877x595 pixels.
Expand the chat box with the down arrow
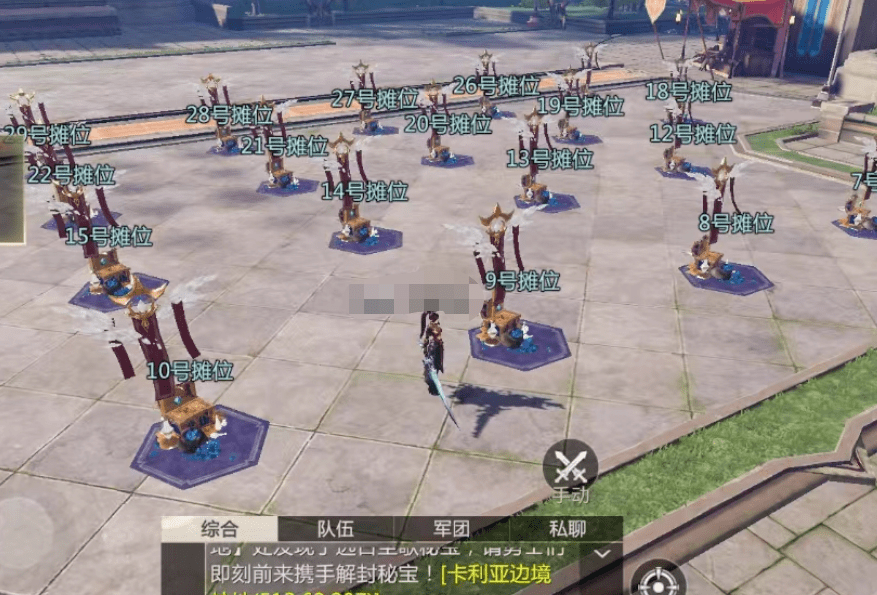[601, 552]
